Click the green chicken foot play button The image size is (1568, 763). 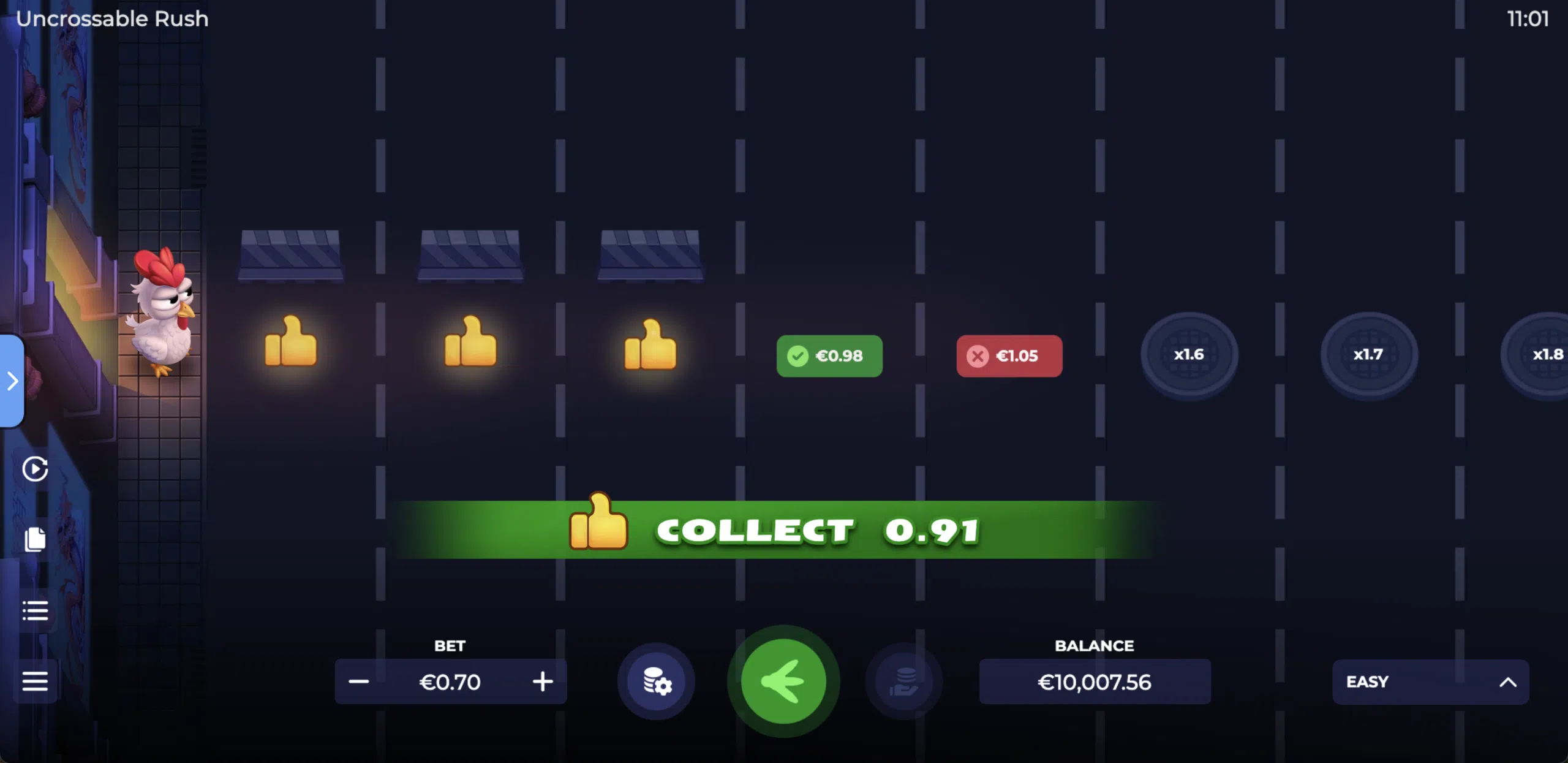pyautogui.click(x=785, y=681)
